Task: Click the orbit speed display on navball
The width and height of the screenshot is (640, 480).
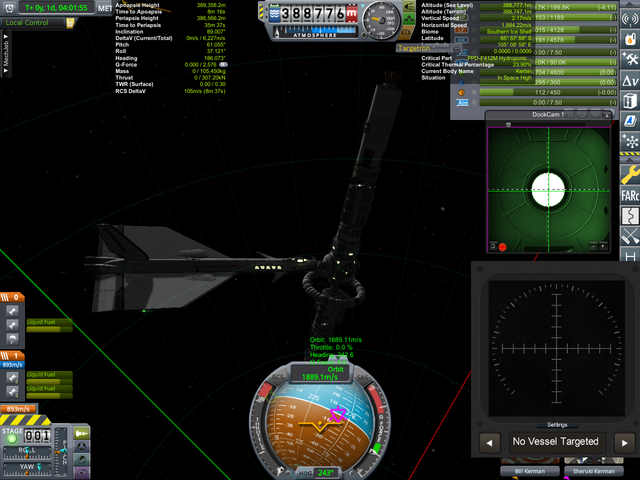Action: [322, 377]
